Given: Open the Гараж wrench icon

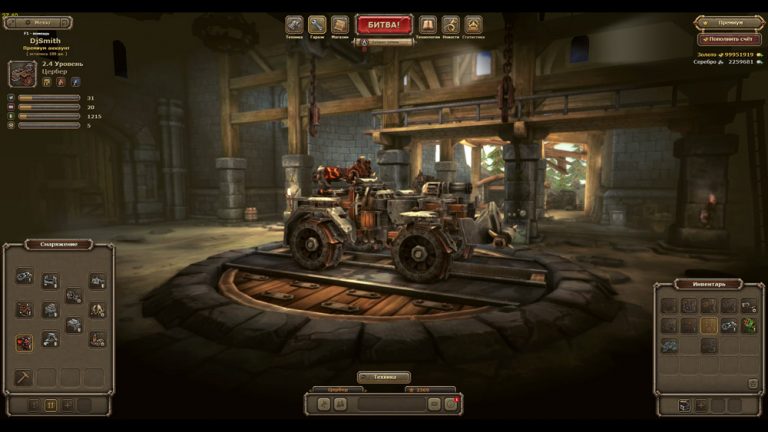Looking at the screenshot, I should [317, 25].
